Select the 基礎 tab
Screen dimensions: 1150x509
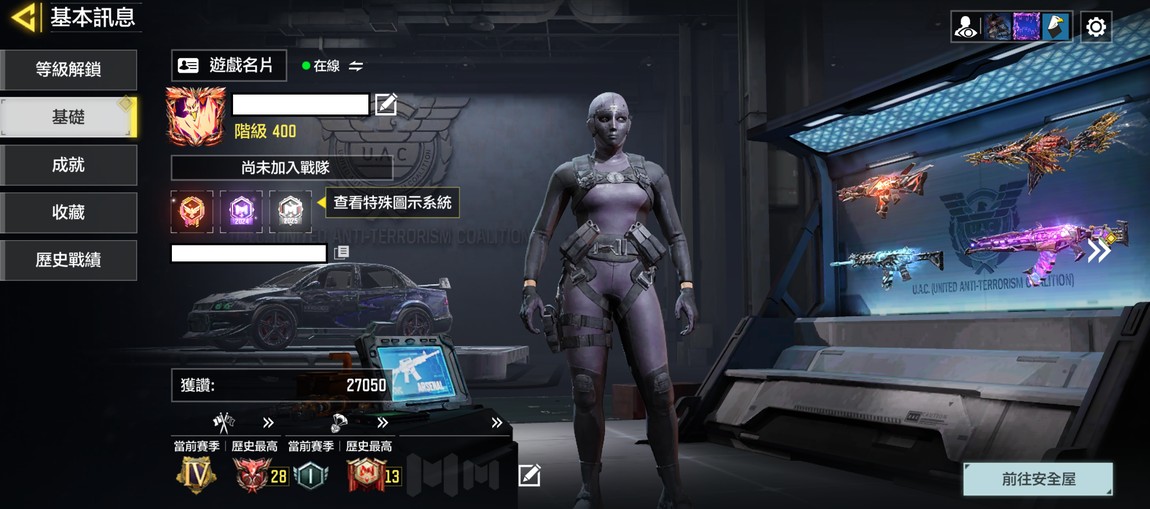coord(69,117)
